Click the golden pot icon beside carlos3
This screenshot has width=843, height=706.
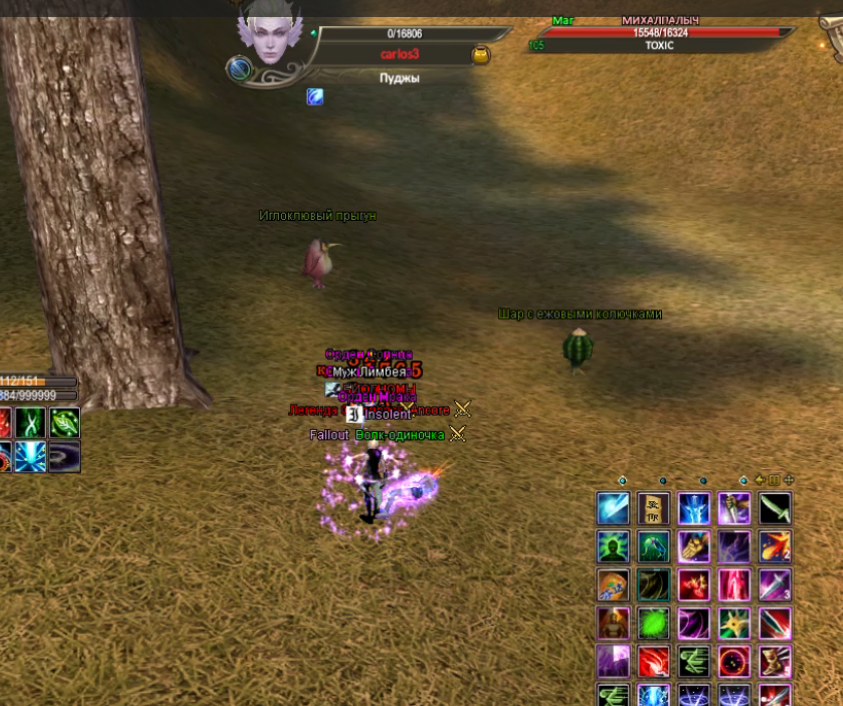tap(480, 55)
